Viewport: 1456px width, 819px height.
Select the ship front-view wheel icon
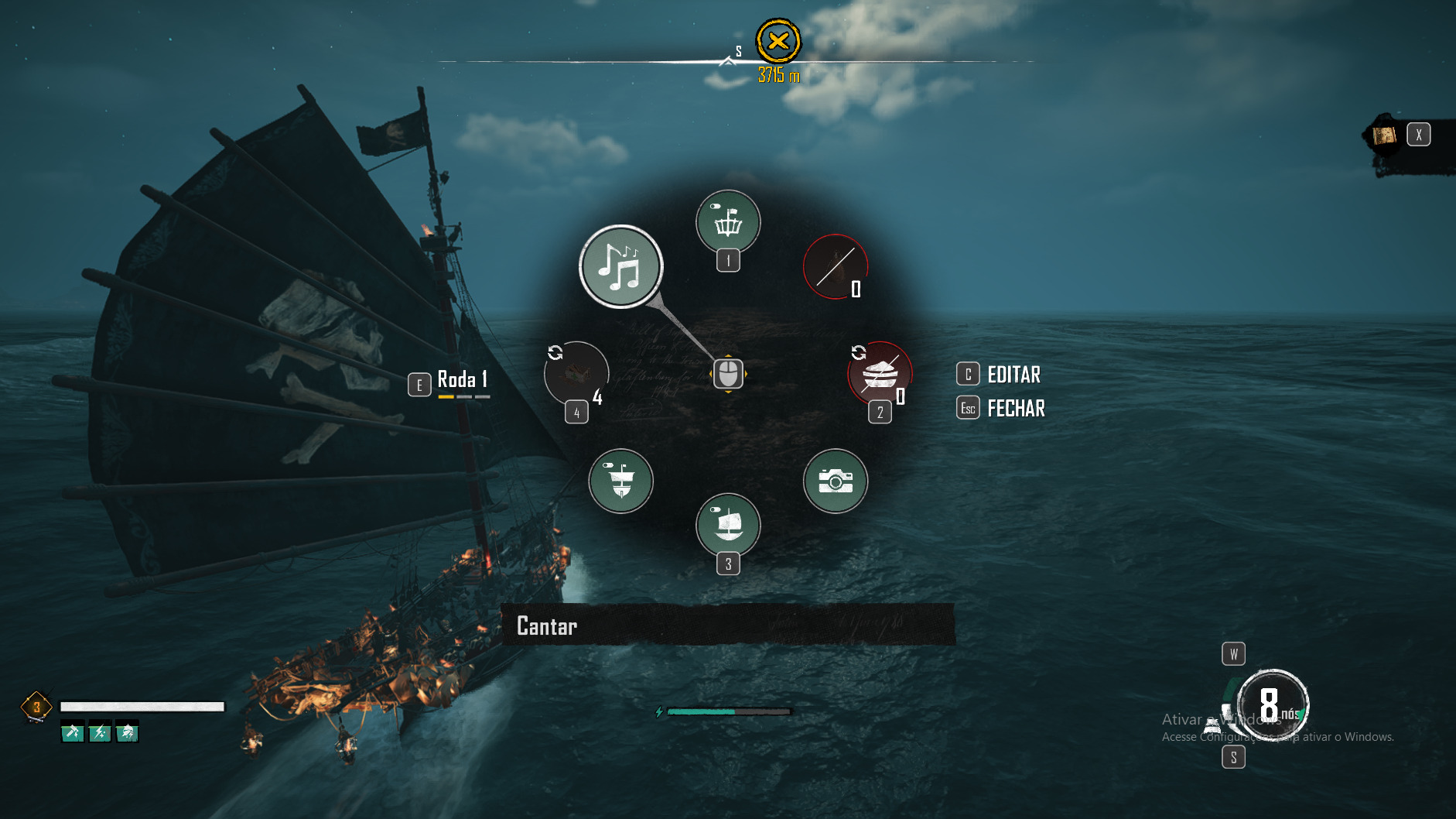click(620, 481)
